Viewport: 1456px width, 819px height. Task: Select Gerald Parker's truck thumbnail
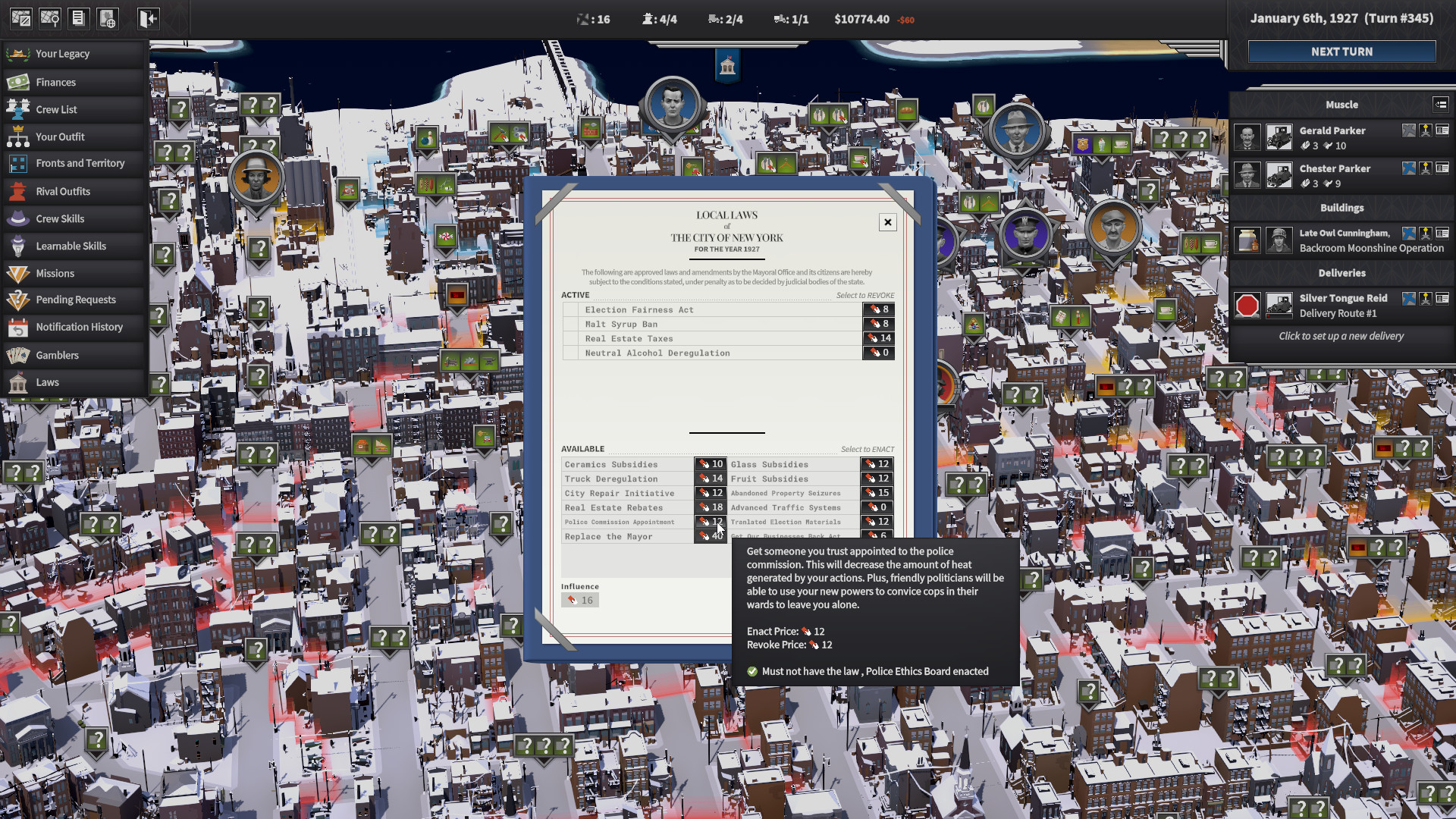(1279, 136)
